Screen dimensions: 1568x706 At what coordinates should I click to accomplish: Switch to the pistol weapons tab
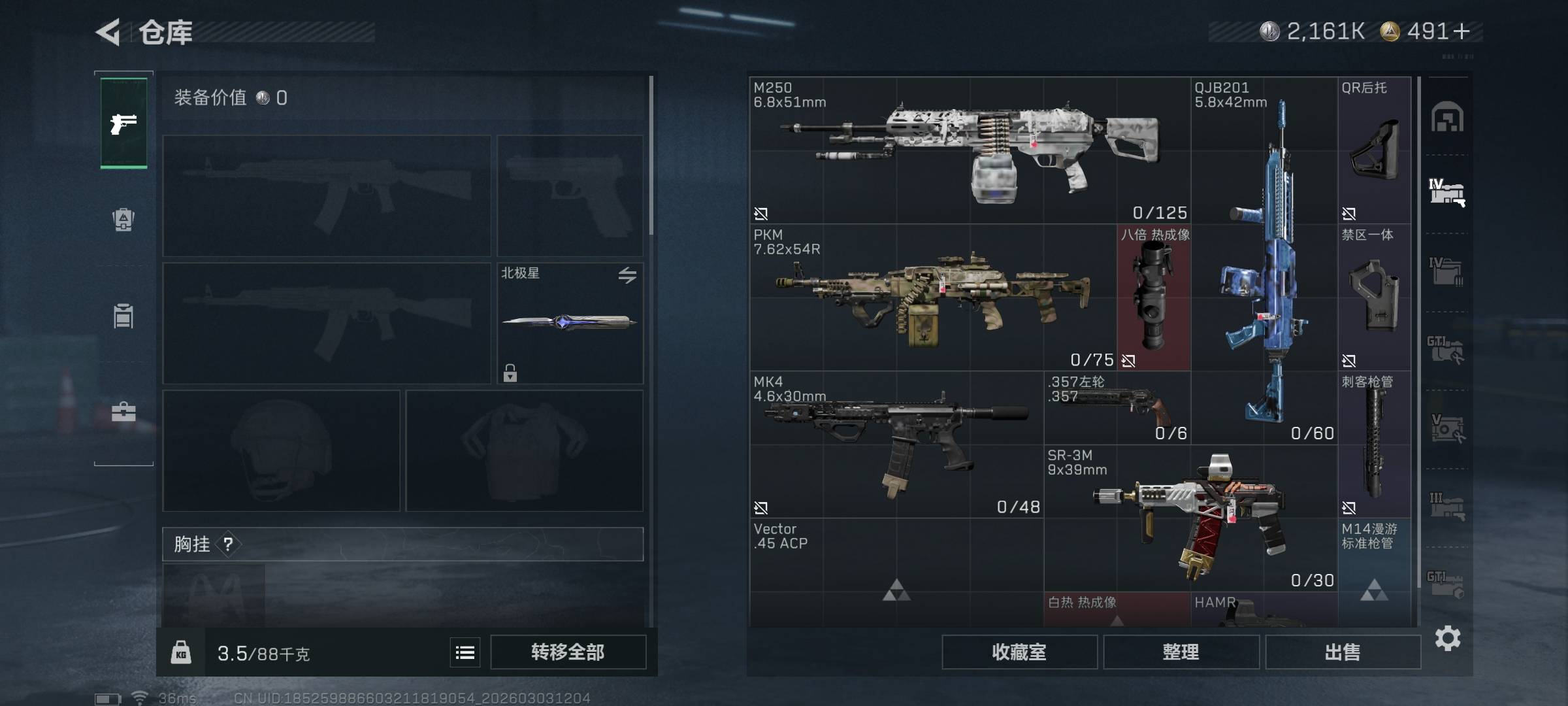pyautogui.click(x=123, y=123)
